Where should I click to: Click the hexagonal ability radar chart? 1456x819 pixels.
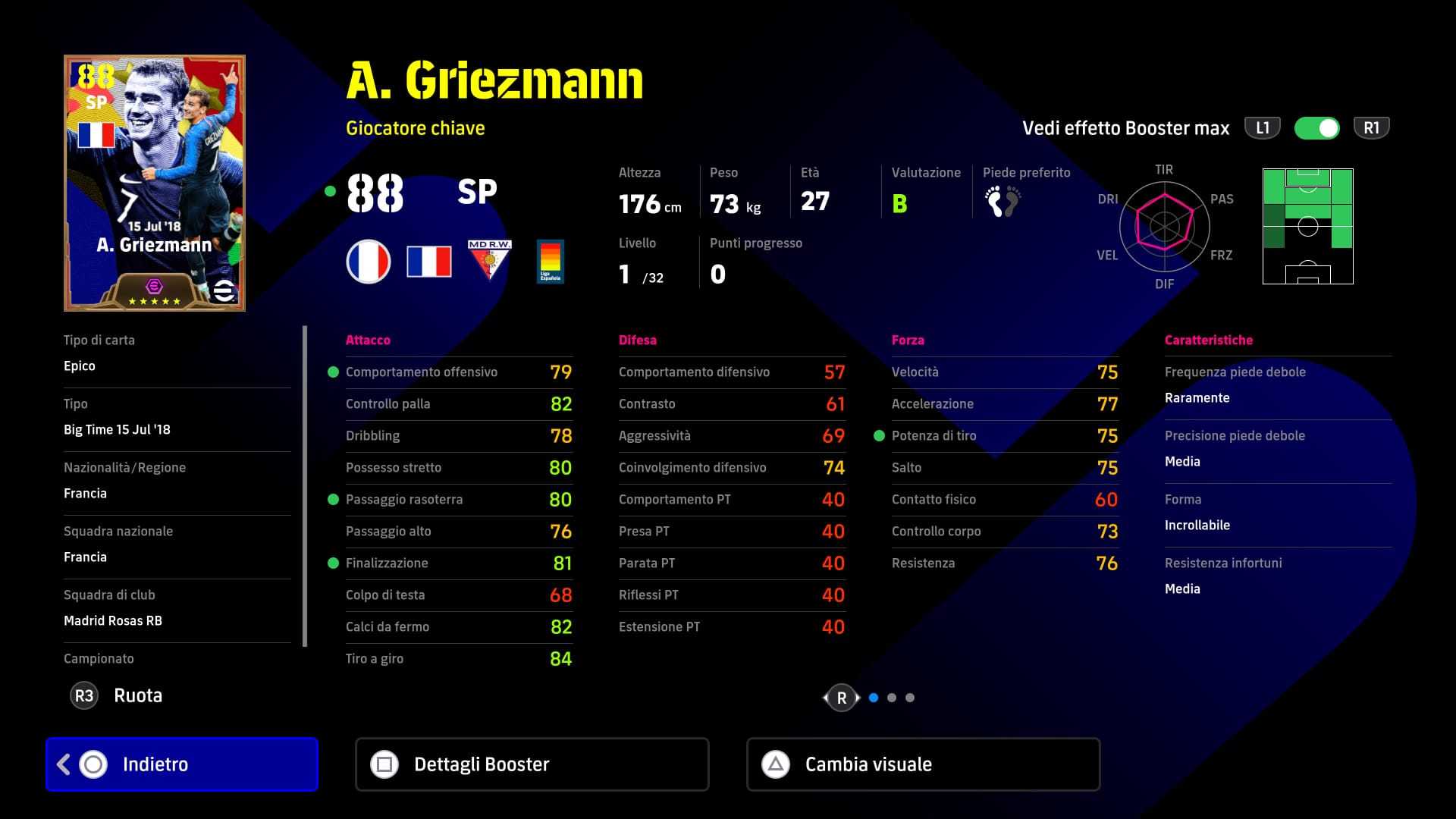(1164, 226)
